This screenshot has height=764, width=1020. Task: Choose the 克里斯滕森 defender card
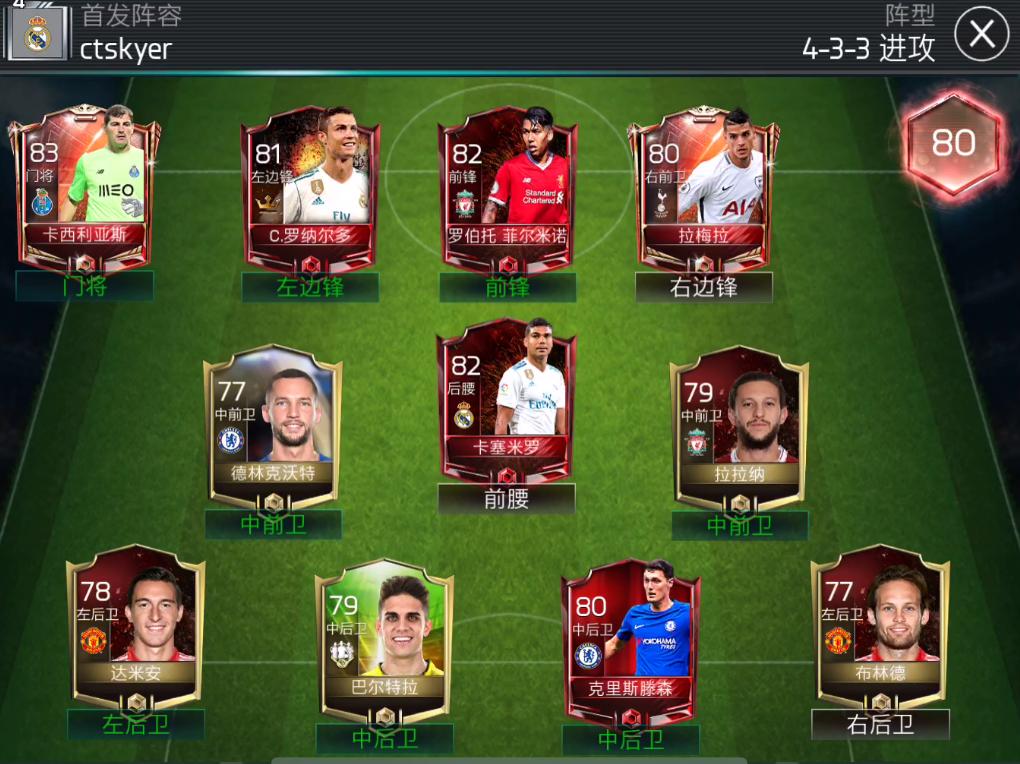click(630, 640)
